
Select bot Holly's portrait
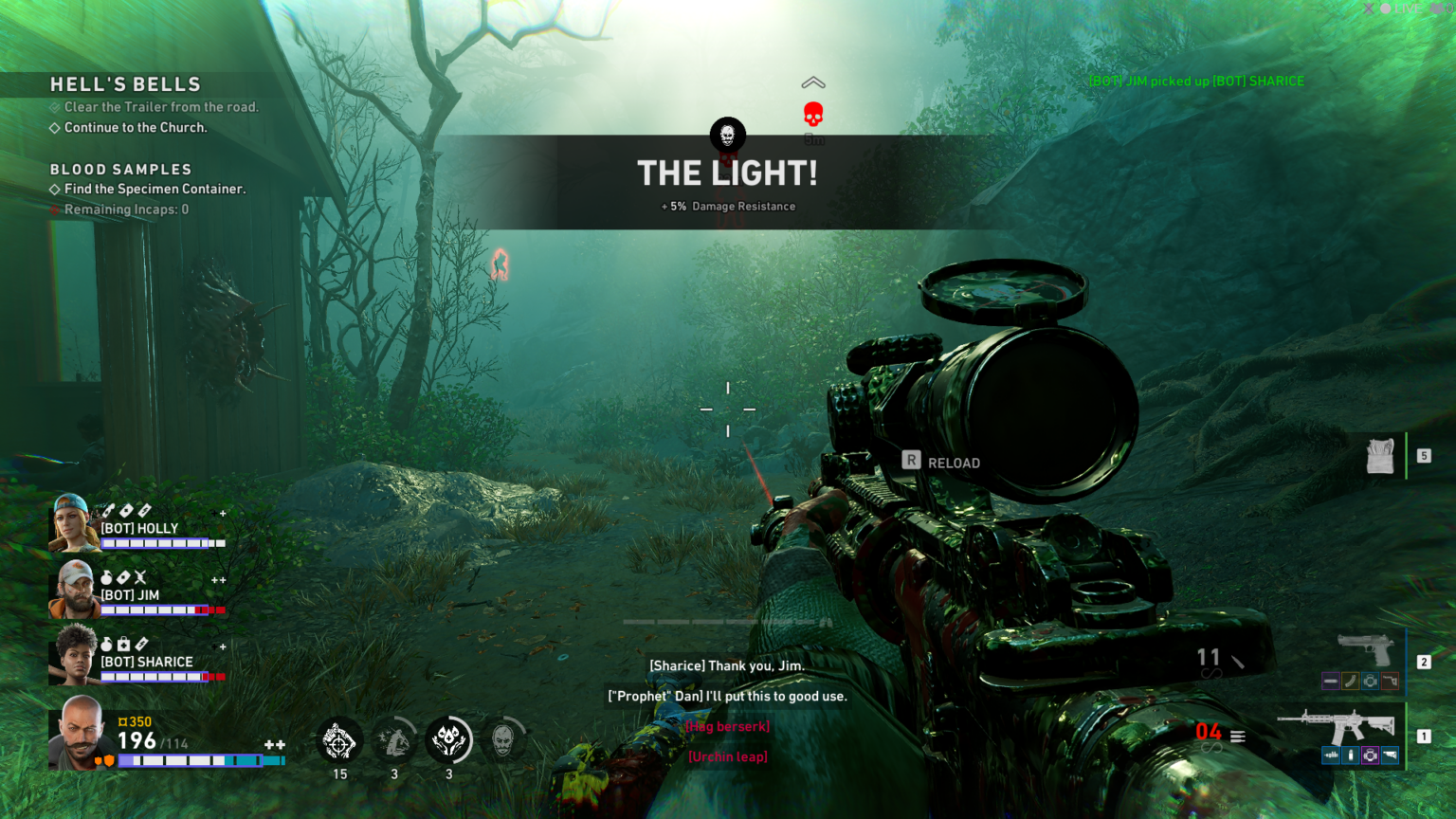click(x=73, y=523)
